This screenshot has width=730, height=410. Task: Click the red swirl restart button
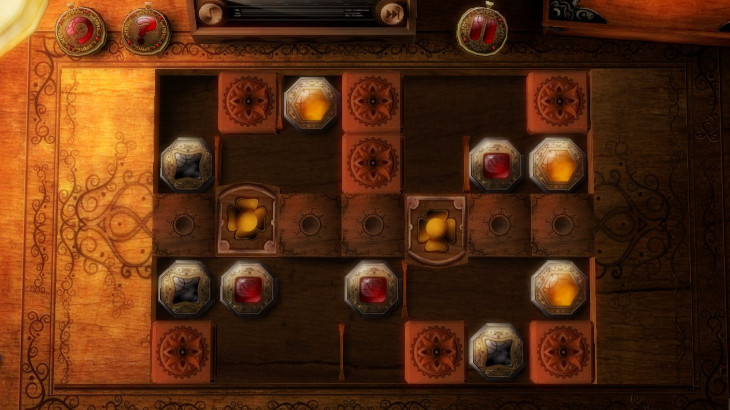80,29
